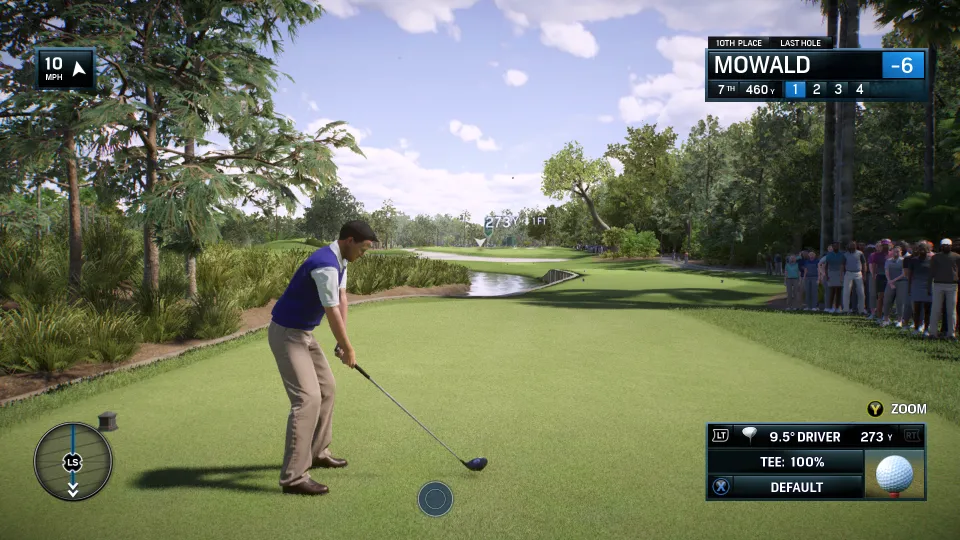Select the highlighted number 1 box
Viewport: 960px width, 540px height.
[795, 89]
